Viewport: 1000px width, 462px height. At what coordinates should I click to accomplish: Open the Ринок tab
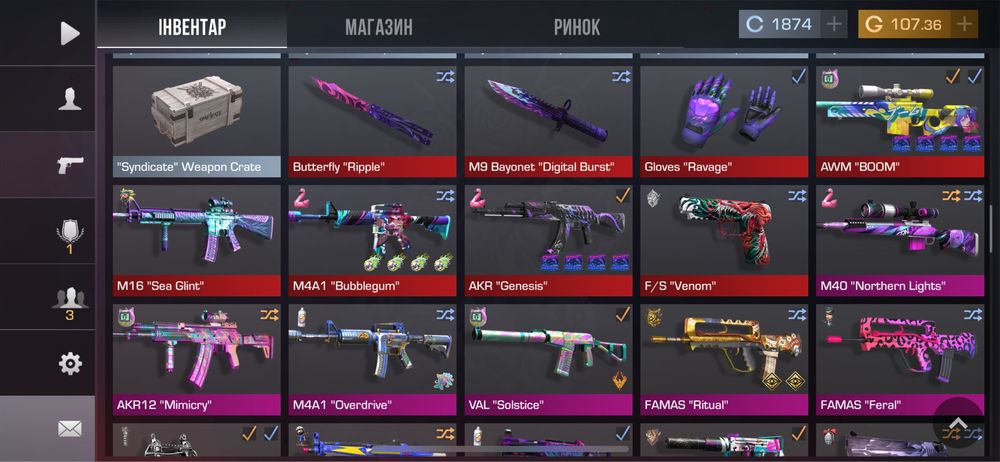pos(577,26)
